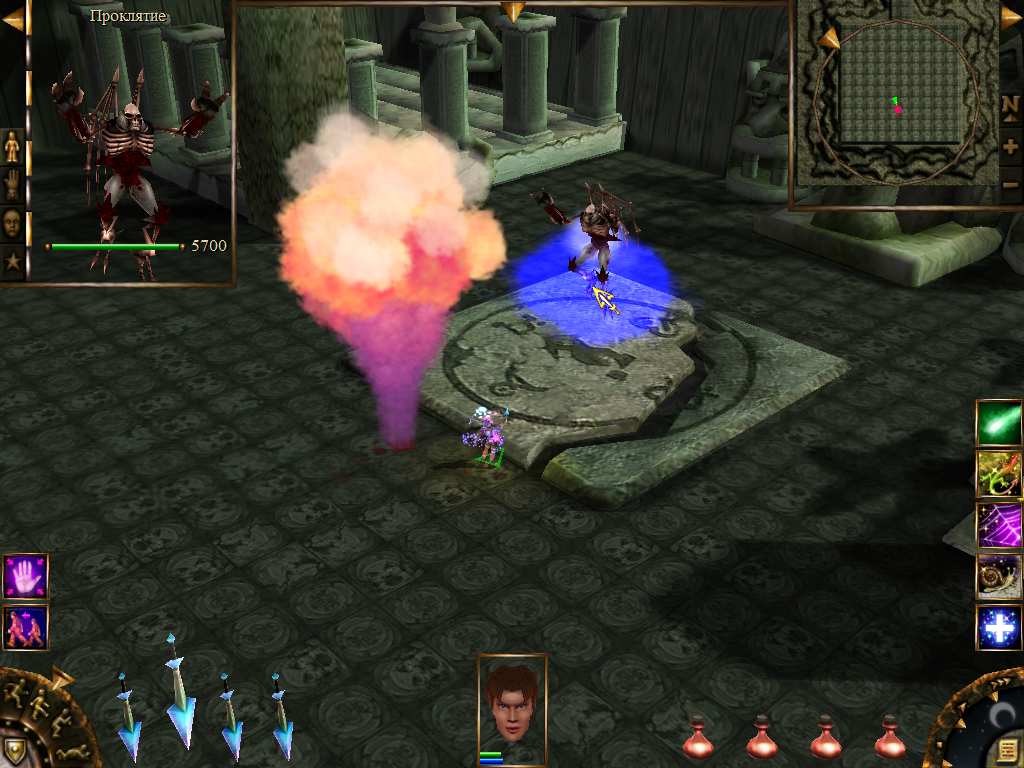Screen dimensions: 1024x768
Task: Click the minimap view
Action: [x=895, y=105]
